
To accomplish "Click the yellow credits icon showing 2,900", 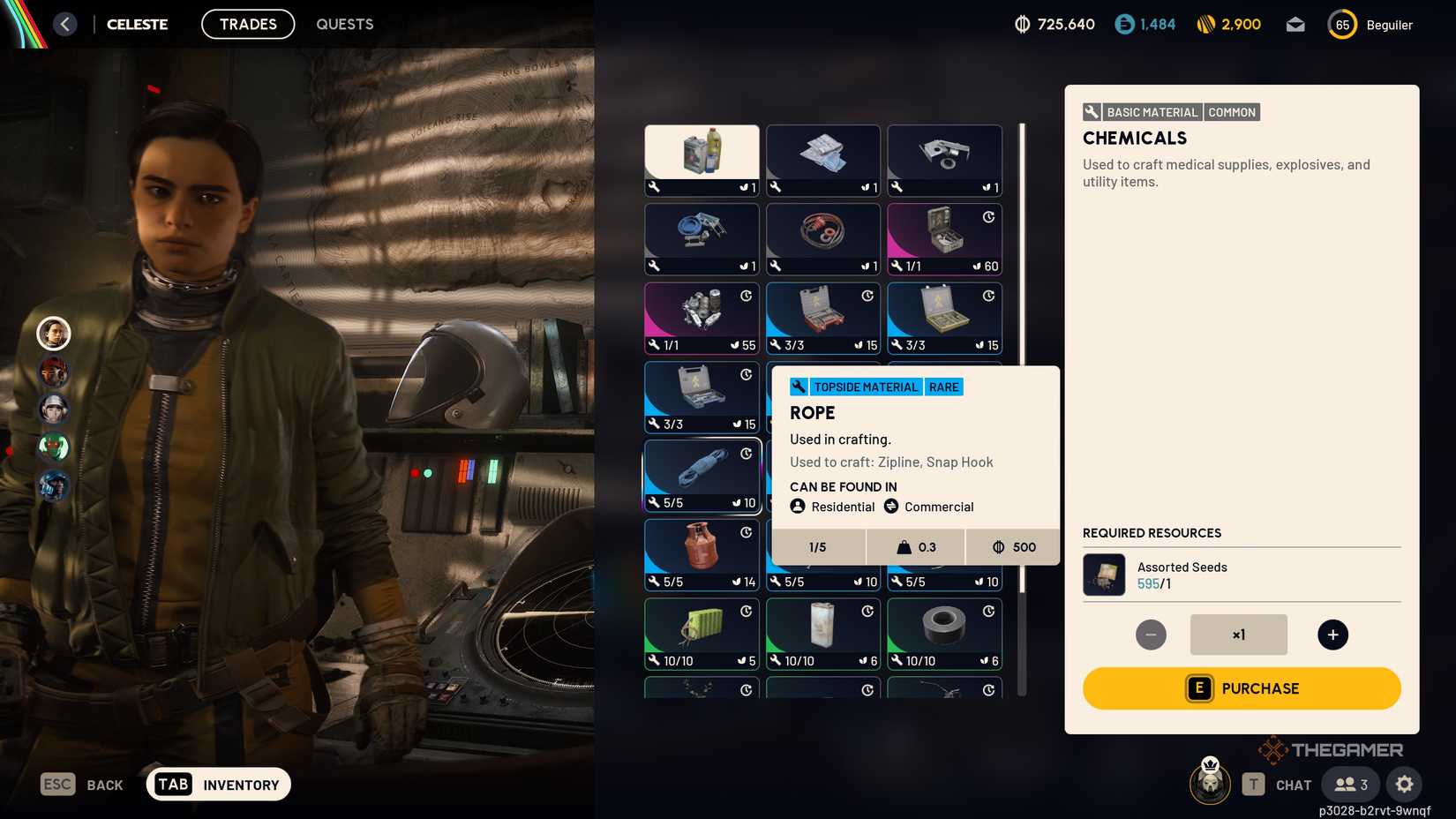I will [x=1205, y=24].
